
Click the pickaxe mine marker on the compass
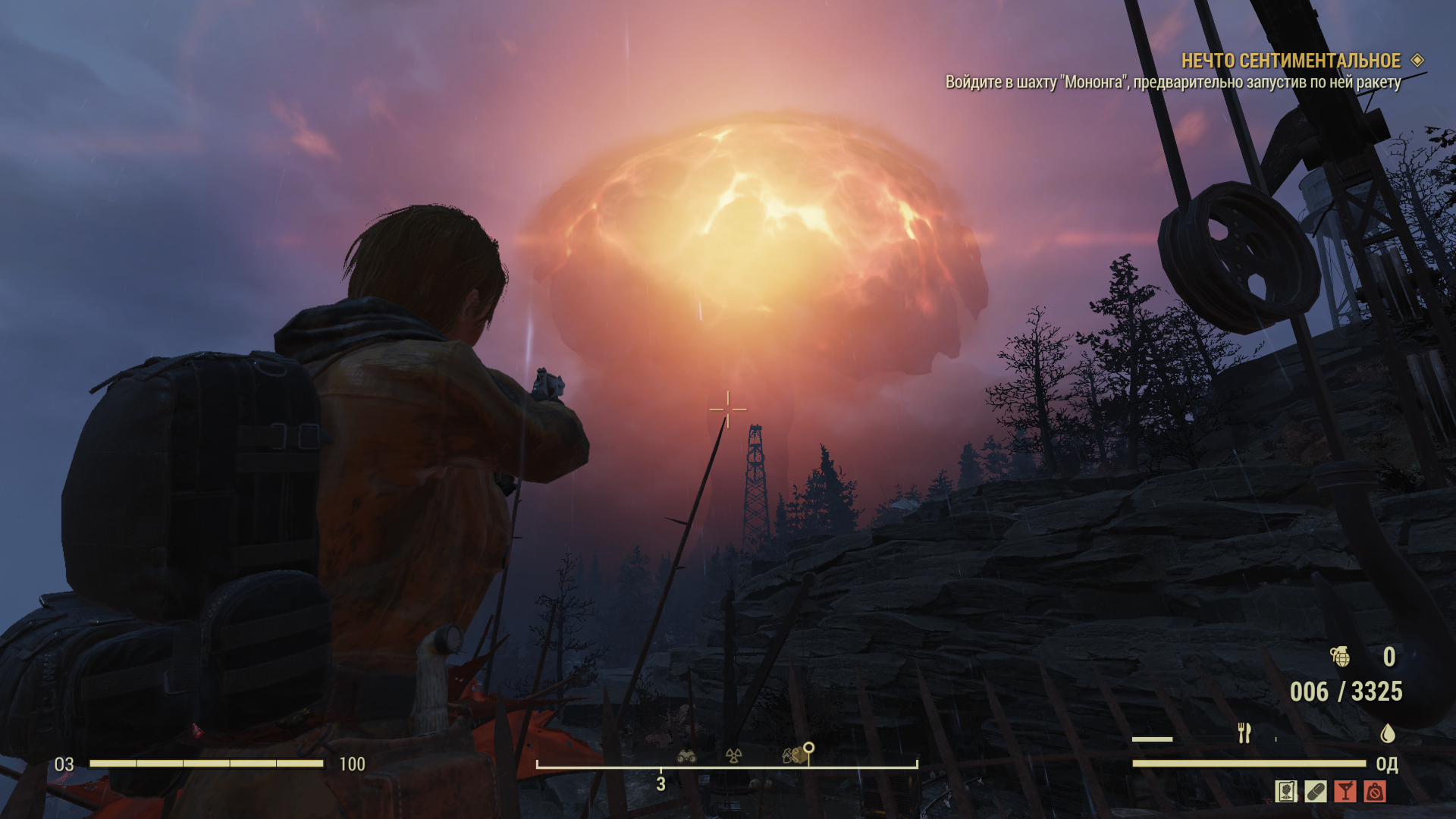click(791, 755)
